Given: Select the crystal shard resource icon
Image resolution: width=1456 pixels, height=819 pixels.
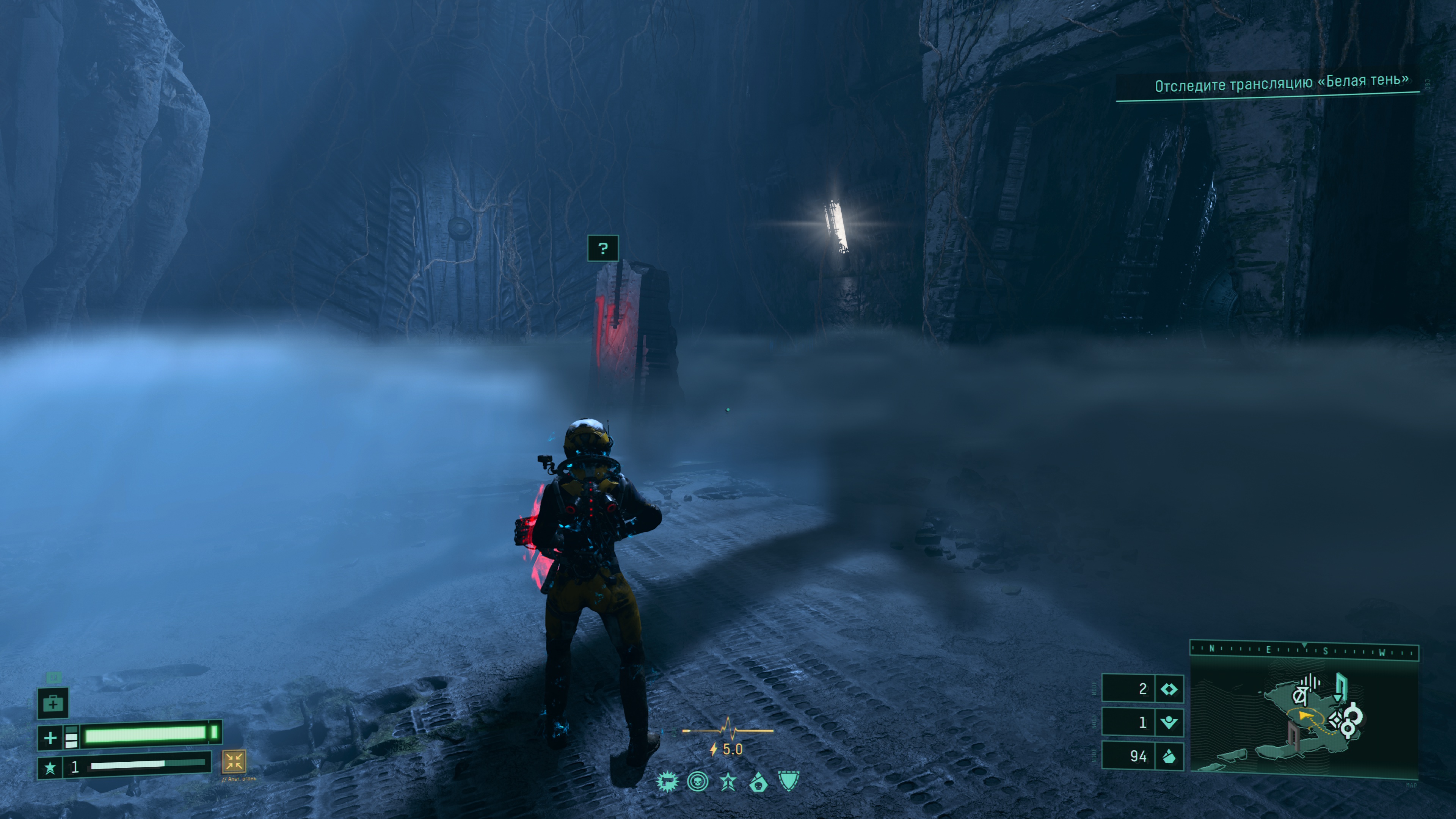Looking at the screenshot, I should (x=1168, y=756).
